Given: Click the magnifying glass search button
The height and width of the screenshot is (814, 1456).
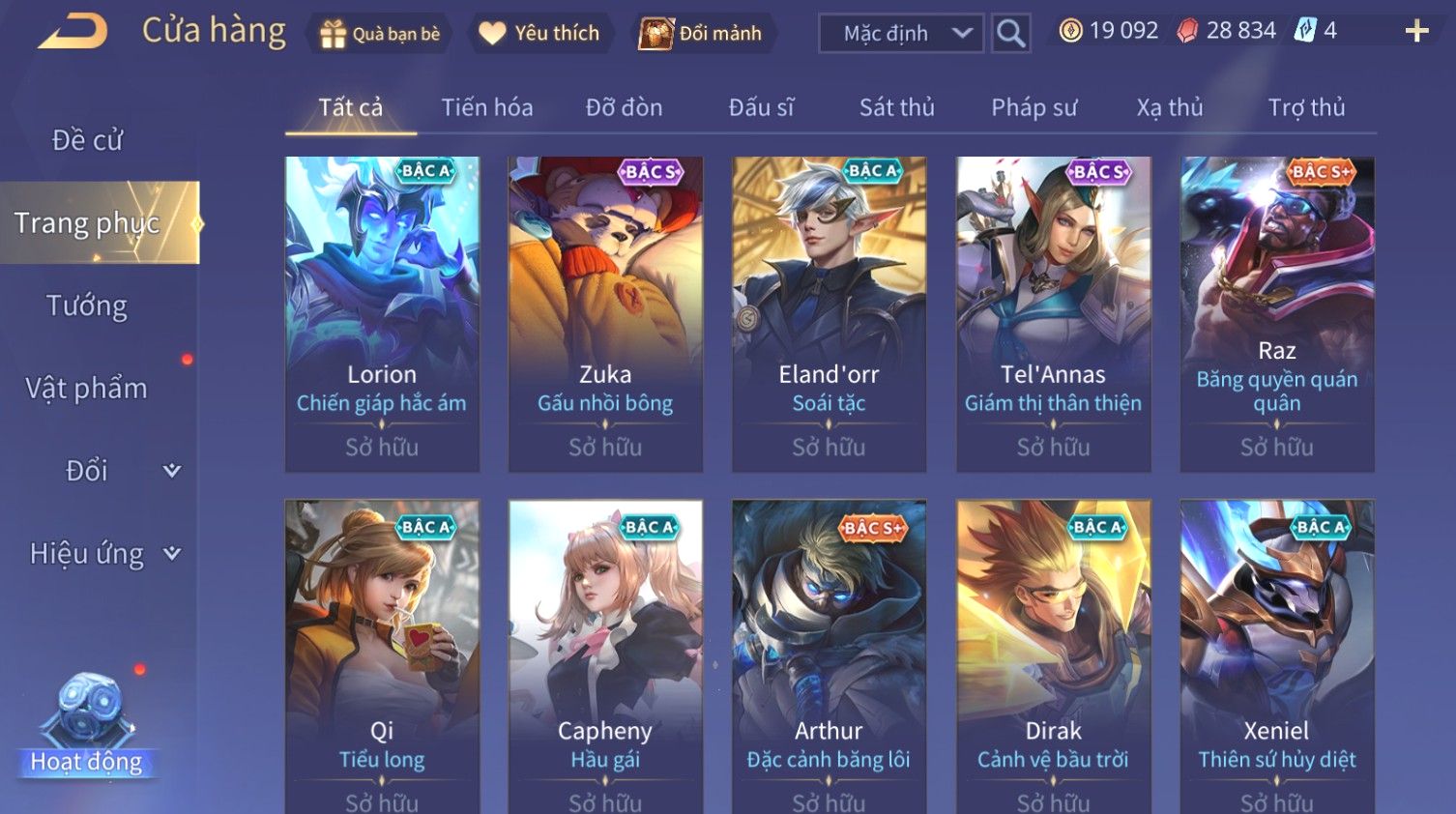Looking at the screenshot, I should click(x=1010, y=34).
